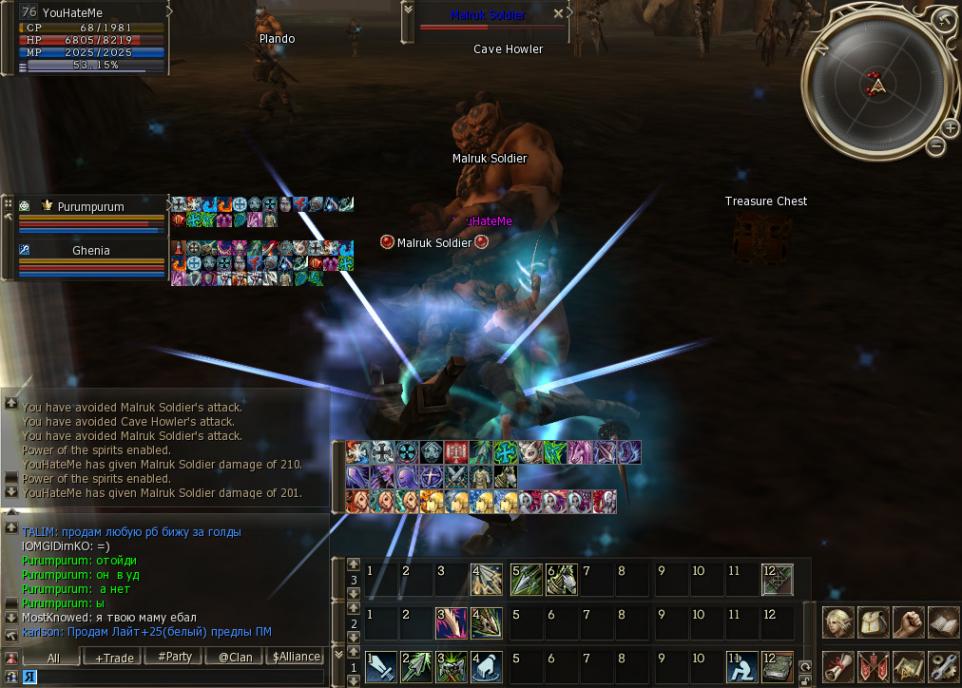Zoom in the radar with plus button
This screenshot has height=688, width=962.
949,127
